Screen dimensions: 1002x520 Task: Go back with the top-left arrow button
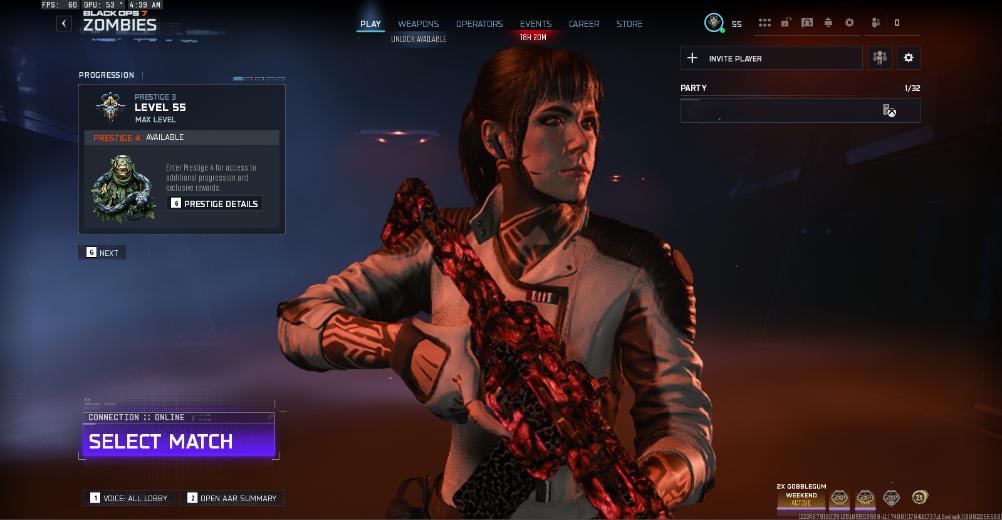64,23
